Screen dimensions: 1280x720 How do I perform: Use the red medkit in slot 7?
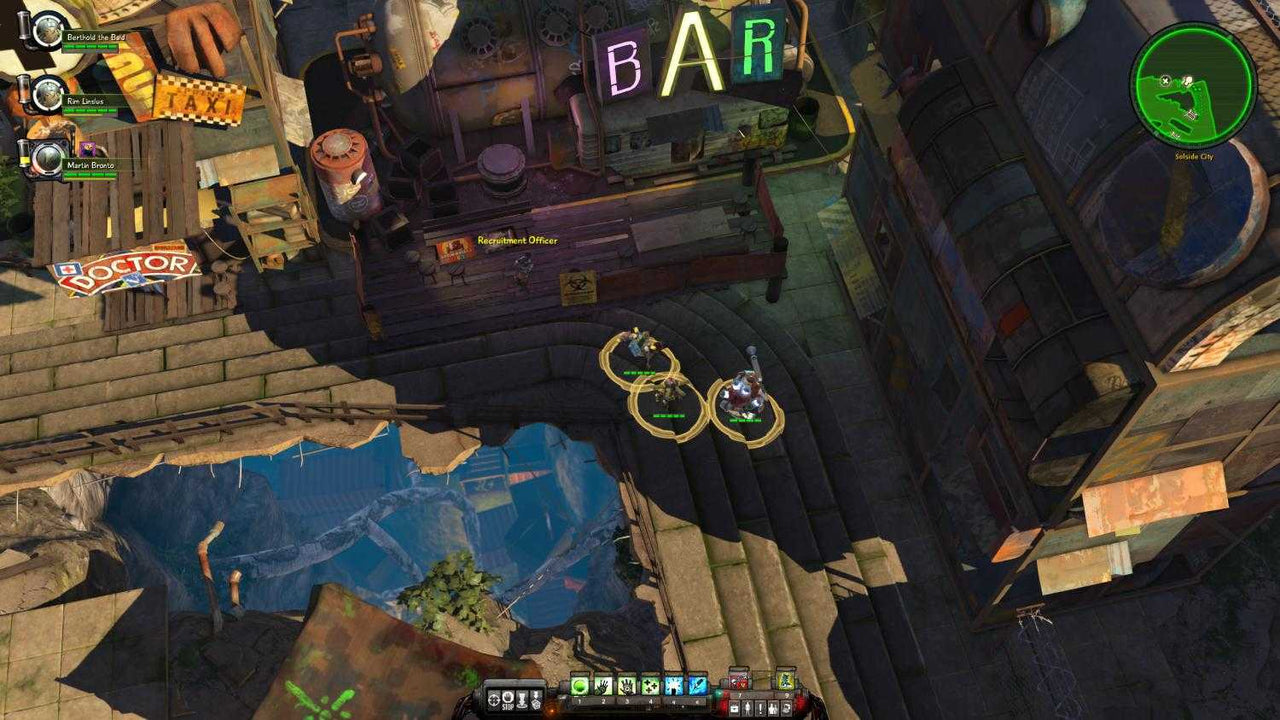[739, 682]
